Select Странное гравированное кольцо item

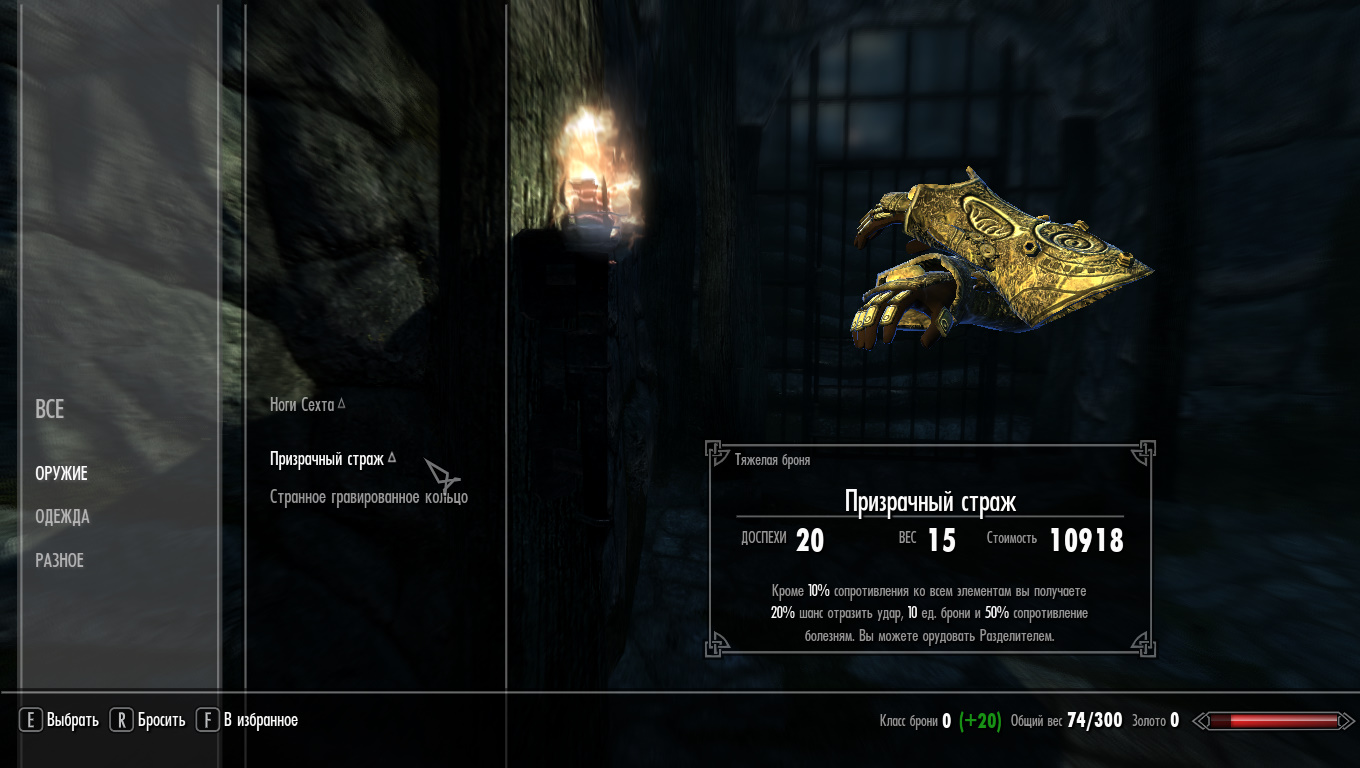tap(368, 497)
